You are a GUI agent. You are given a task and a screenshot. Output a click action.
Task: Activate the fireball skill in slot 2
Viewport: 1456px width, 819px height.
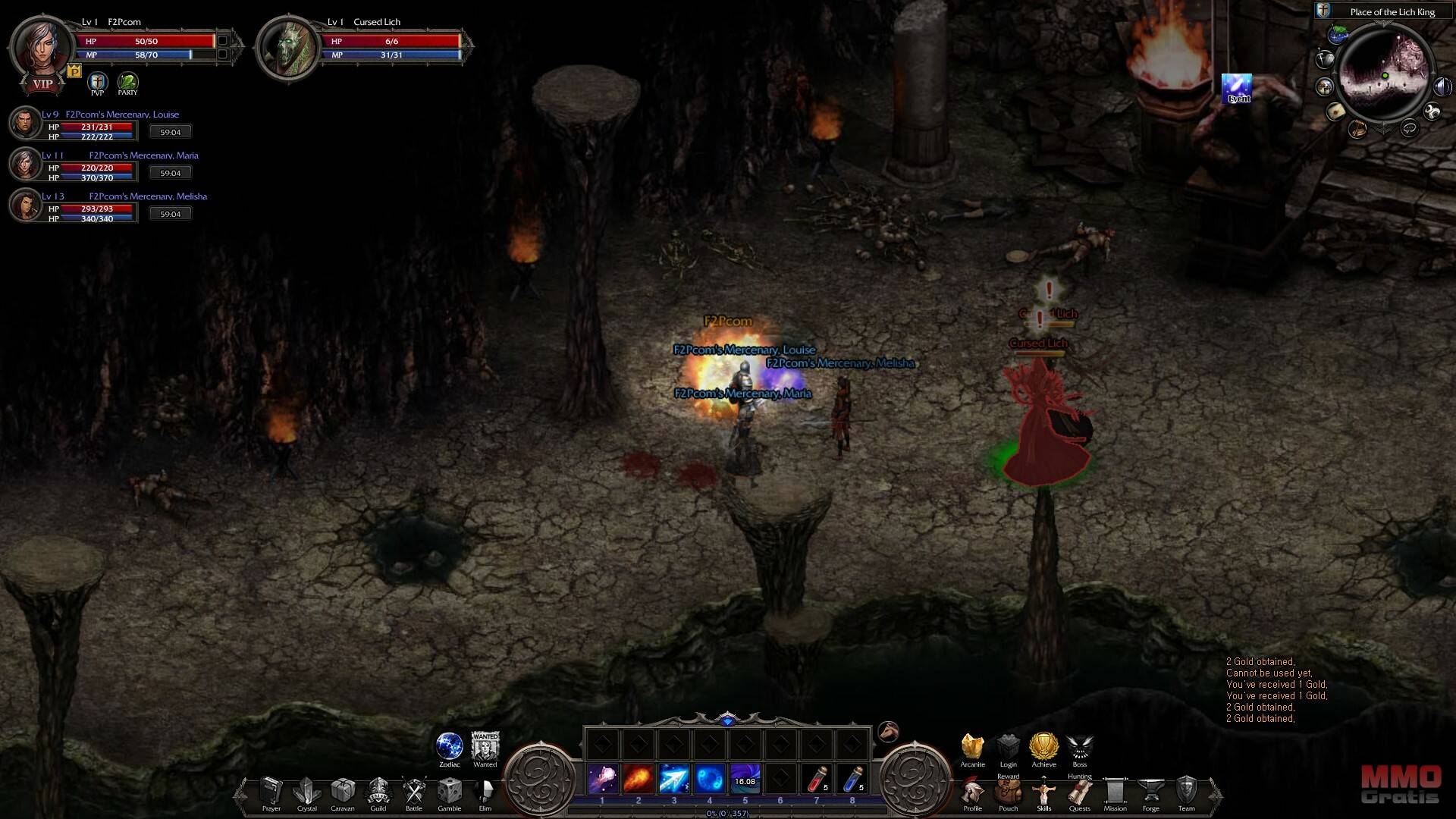[x=638, y=780]
